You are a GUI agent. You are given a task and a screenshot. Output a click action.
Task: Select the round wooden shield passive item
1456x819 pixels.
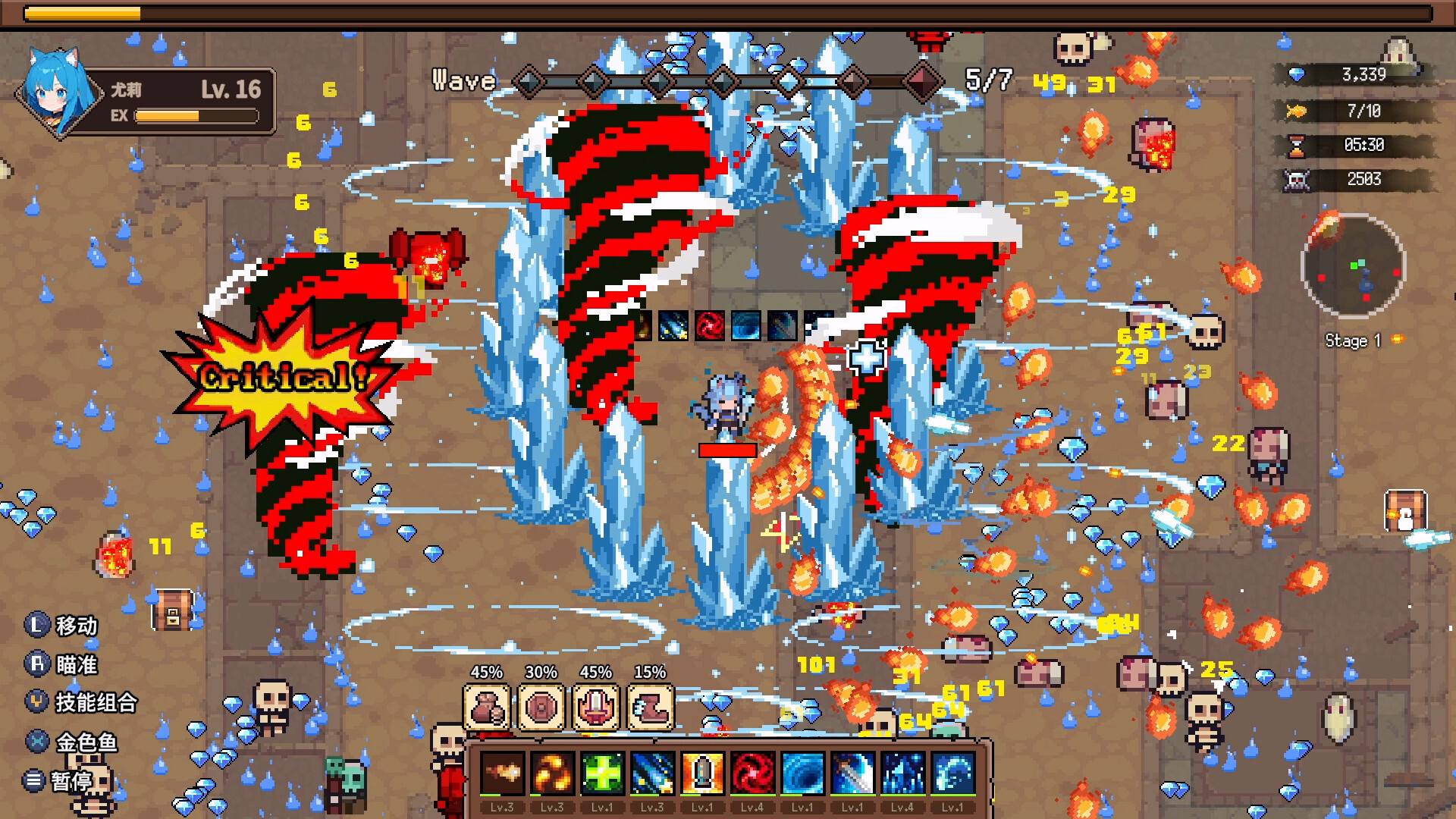(x=541, y=707)
